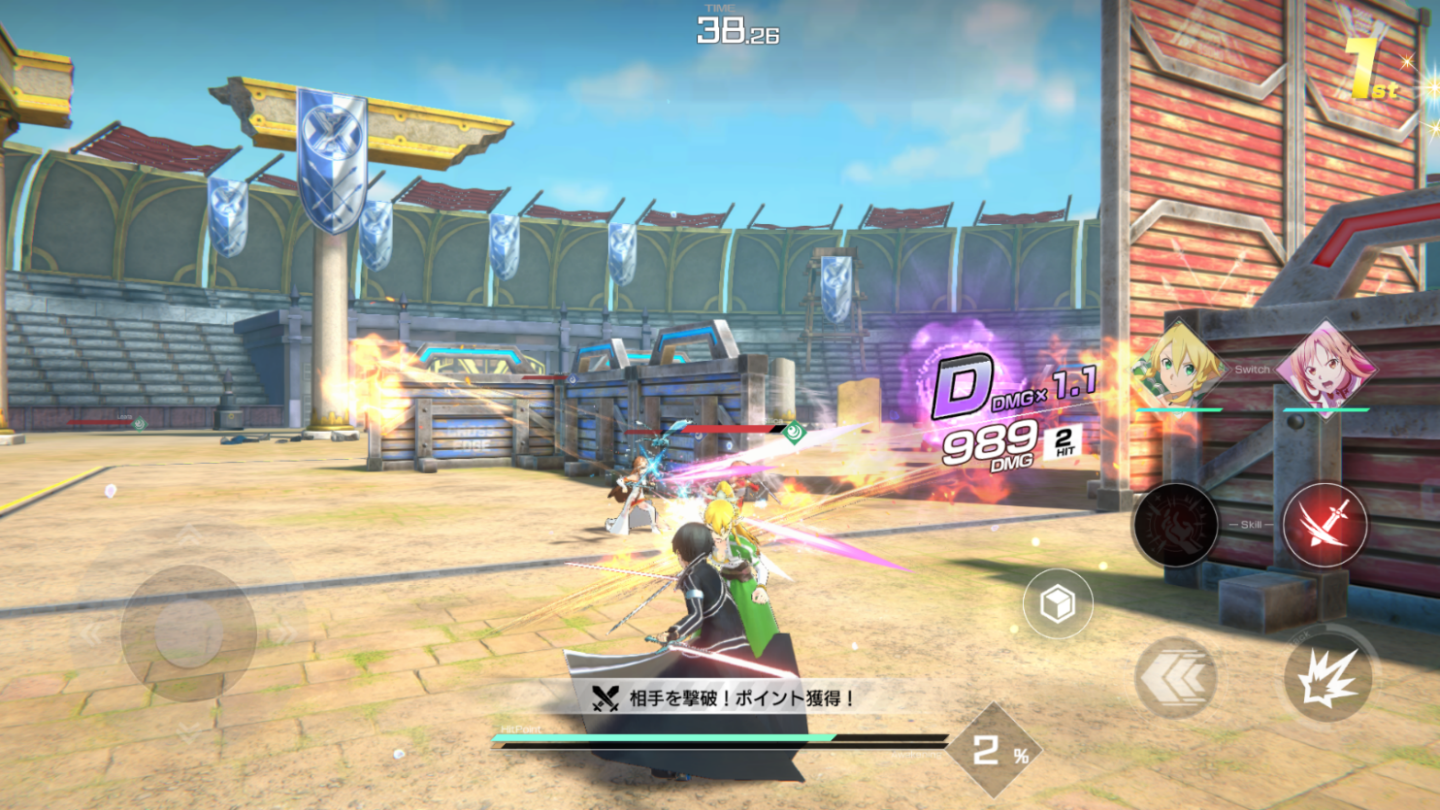The image size is (1440, 810).
Task: Hit the burst-shaped attack button
Action: [1326, 679]
